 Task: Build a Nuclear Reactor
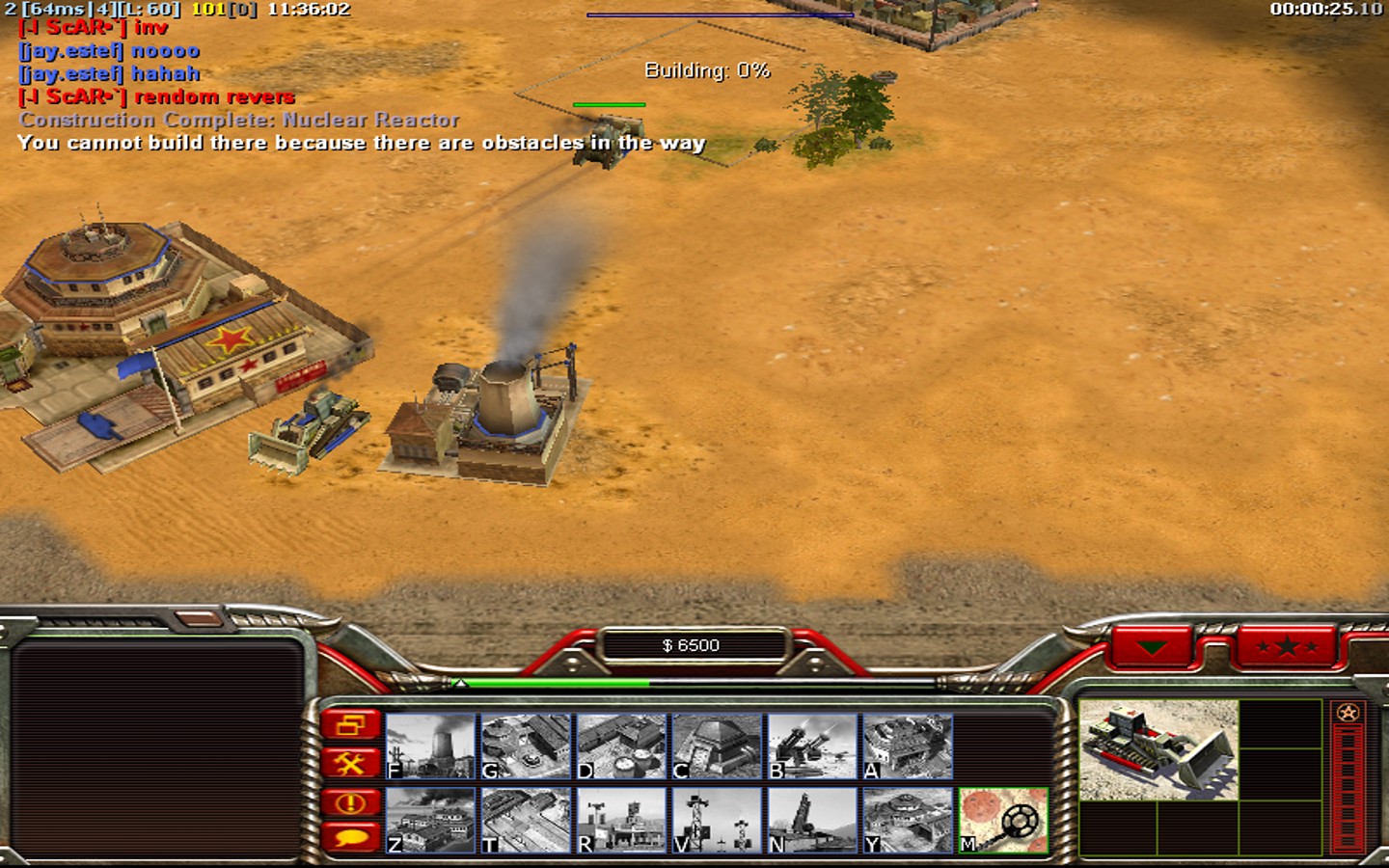coord(430,746)
